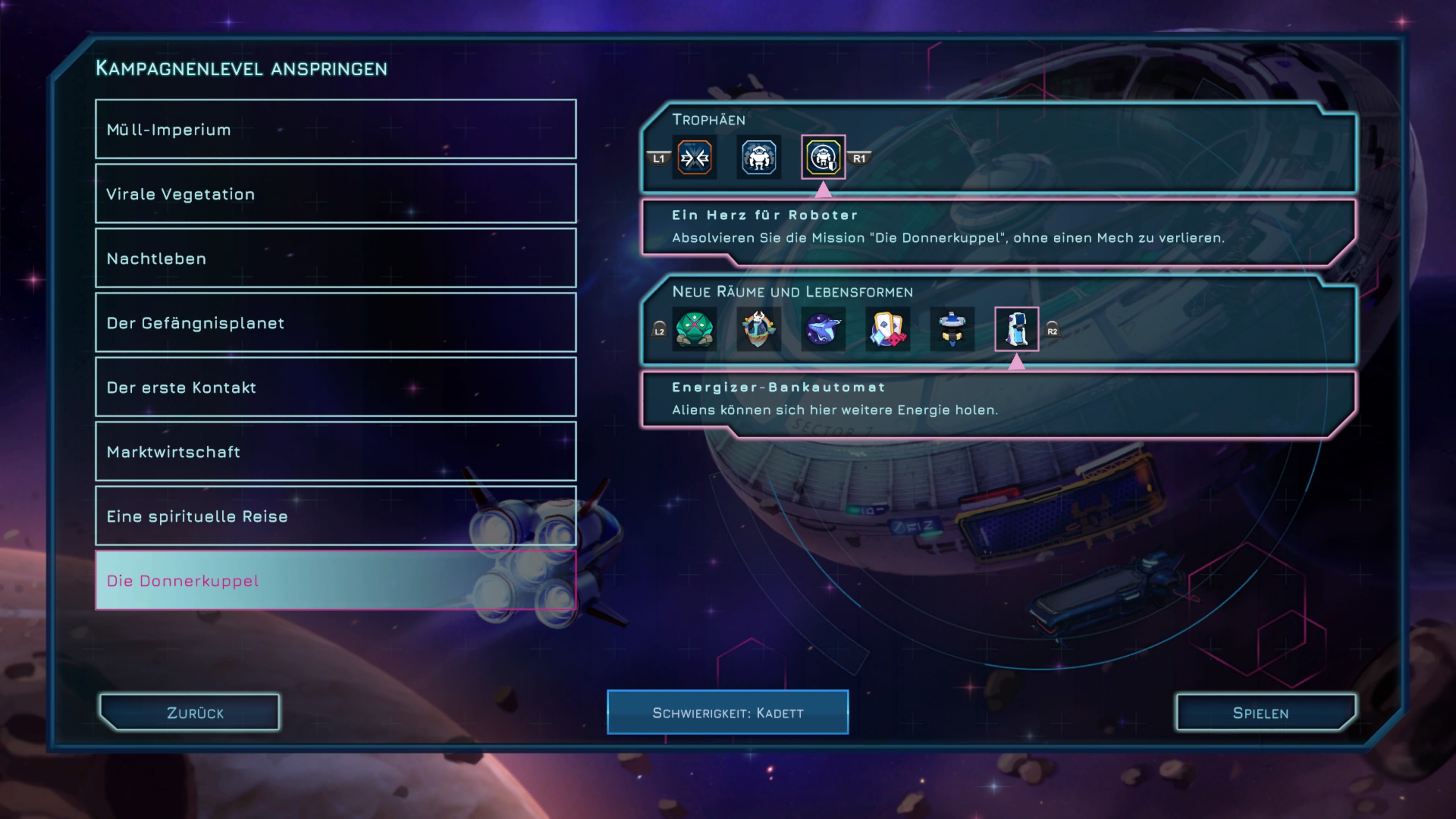The height and width of the screenshot is (819, 1456).
Task: Select the Marktwirtschaft campaign level
Action: tap(336, 452)
